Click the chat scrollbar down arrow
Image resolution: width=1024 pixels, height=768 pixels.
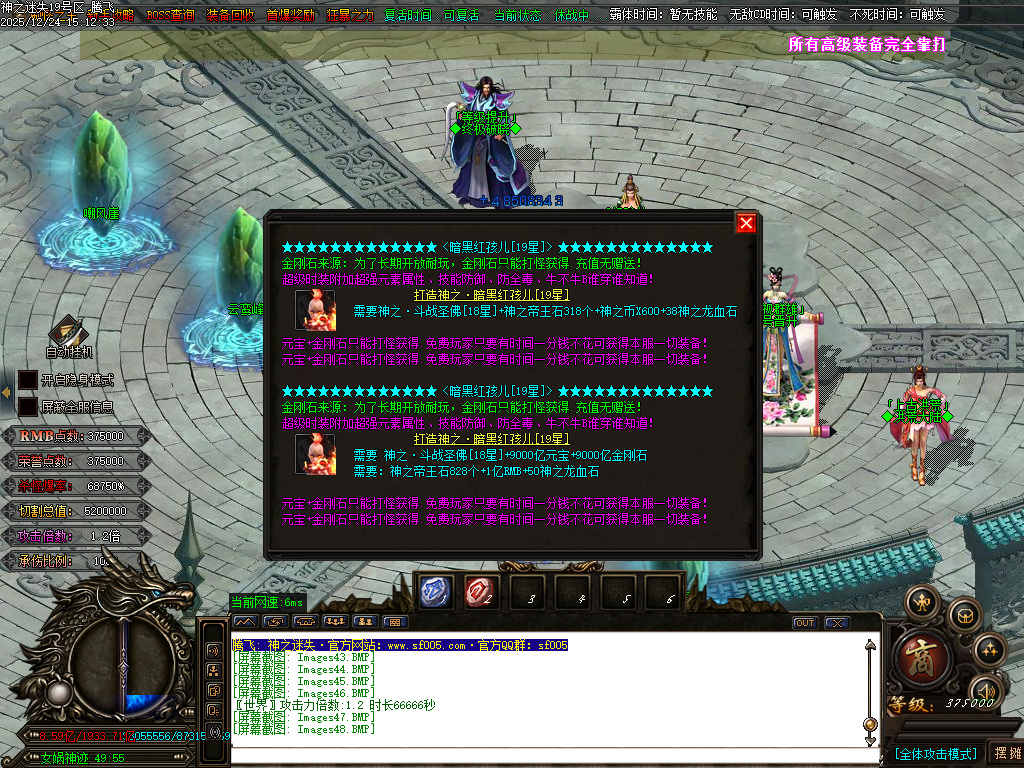(870, 741)
